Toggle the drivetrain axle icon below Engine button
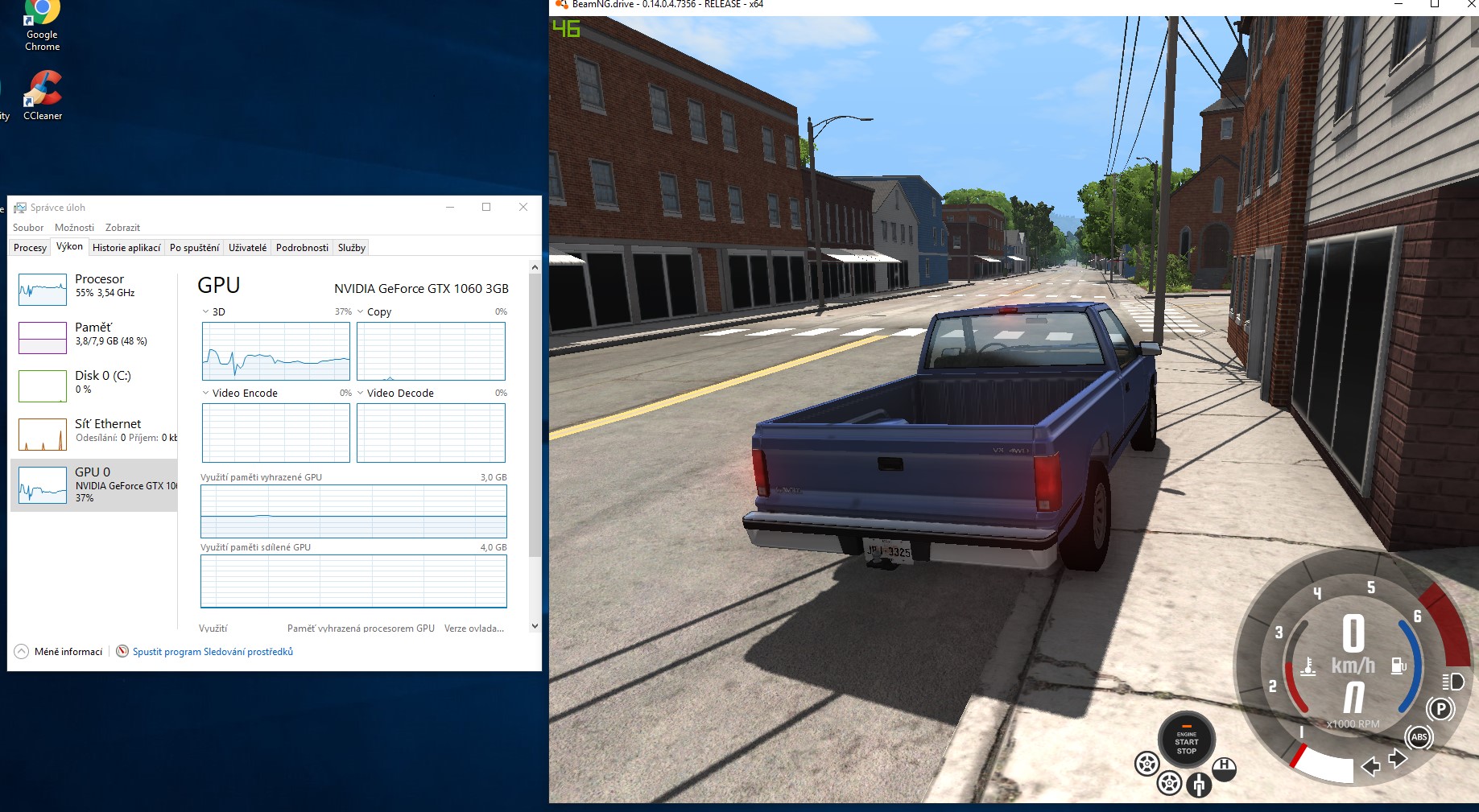 pos(1199,784)
